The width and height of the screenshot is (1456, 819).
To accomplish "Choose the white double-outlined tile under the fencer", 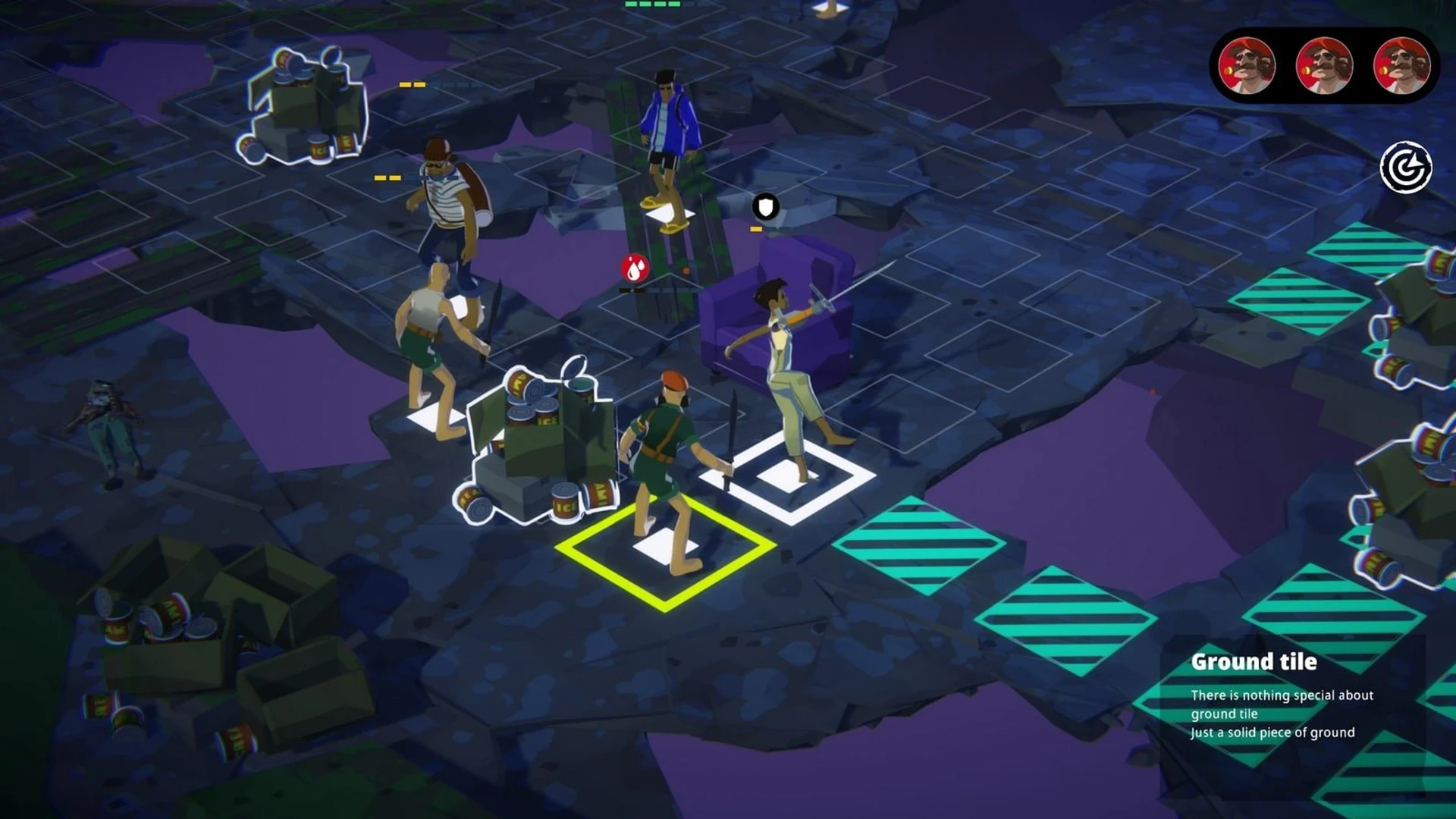I will pos(787,477).
